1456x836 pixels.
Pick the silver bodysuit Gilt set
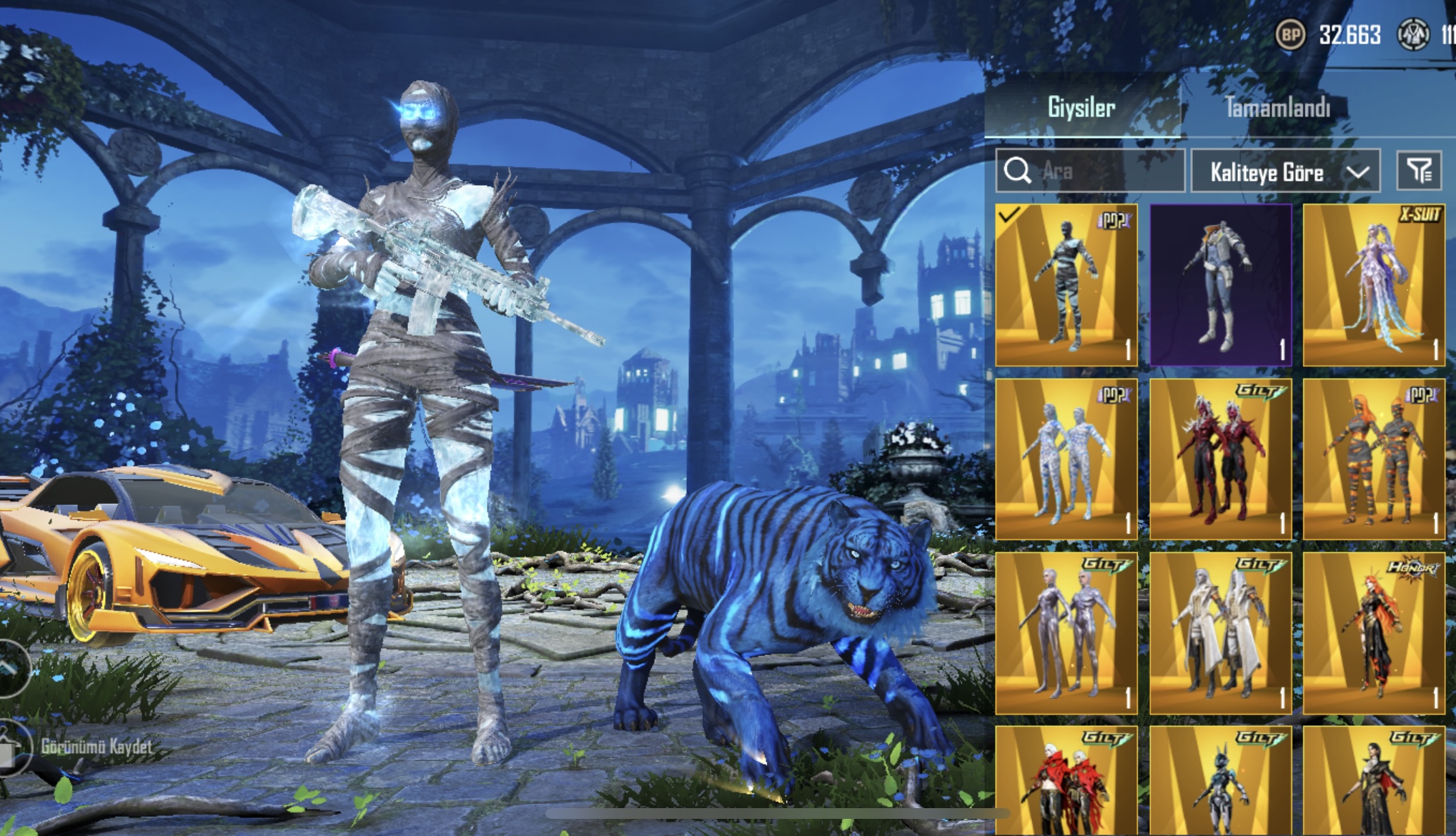click(1066, 633)
